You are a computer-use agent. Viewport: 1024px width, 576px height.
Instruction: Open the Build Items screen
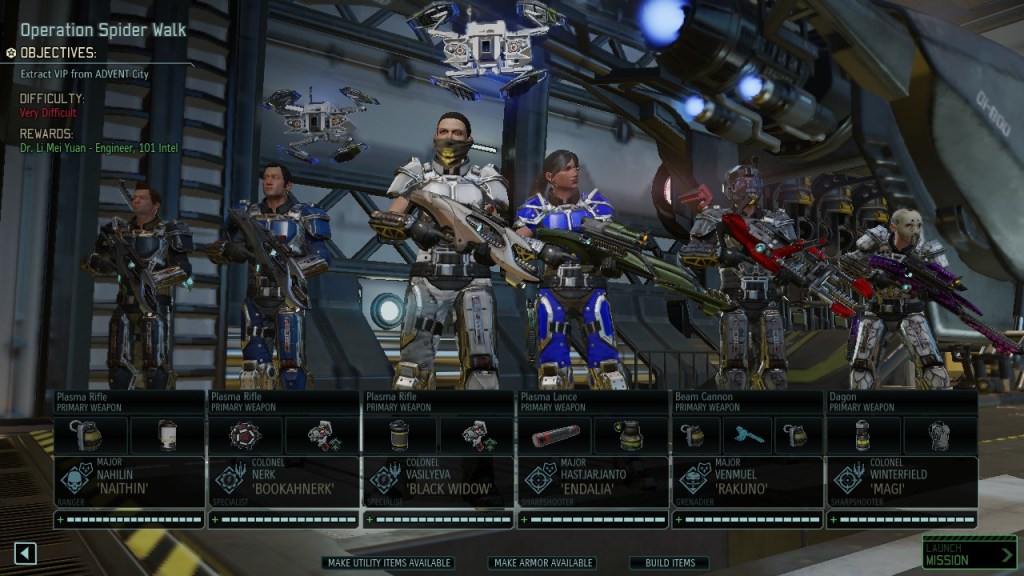[x=669, y=563]
